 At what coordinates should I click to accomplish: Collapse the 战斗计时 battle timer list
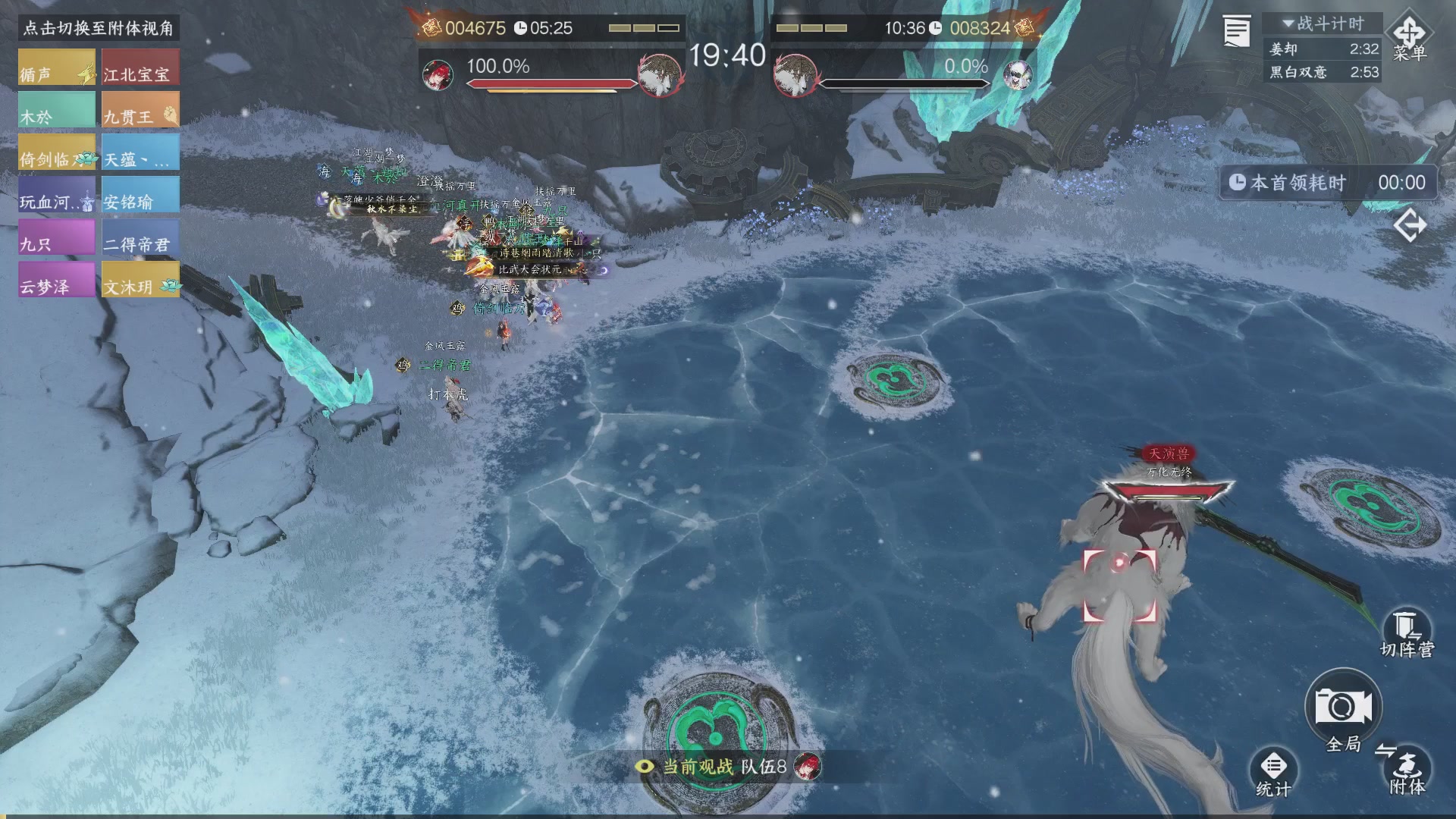pyautogui.click(x=1323, y=24)
